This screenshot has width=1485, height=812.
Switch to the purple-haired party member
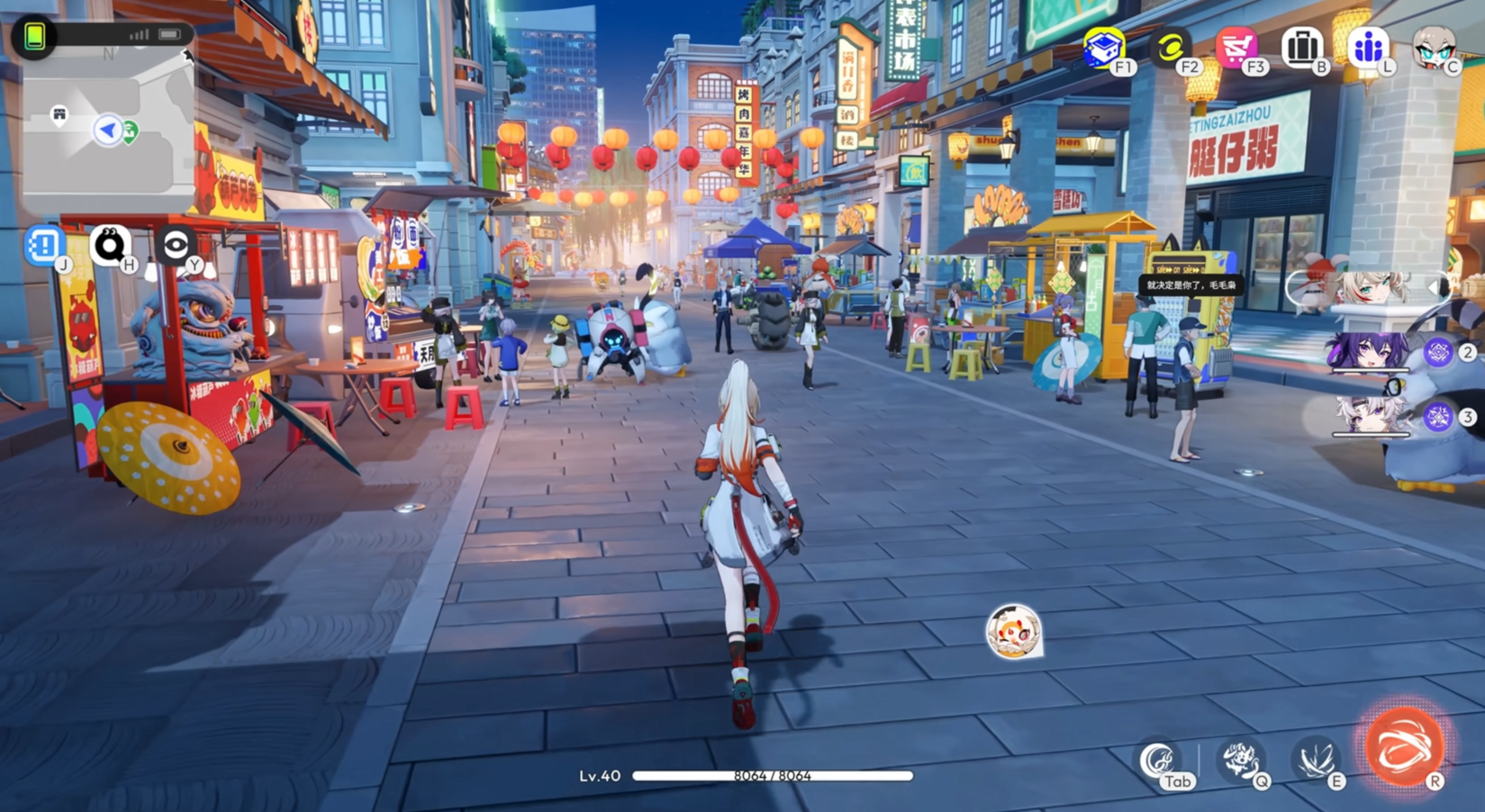click(x=1369, y=352)
